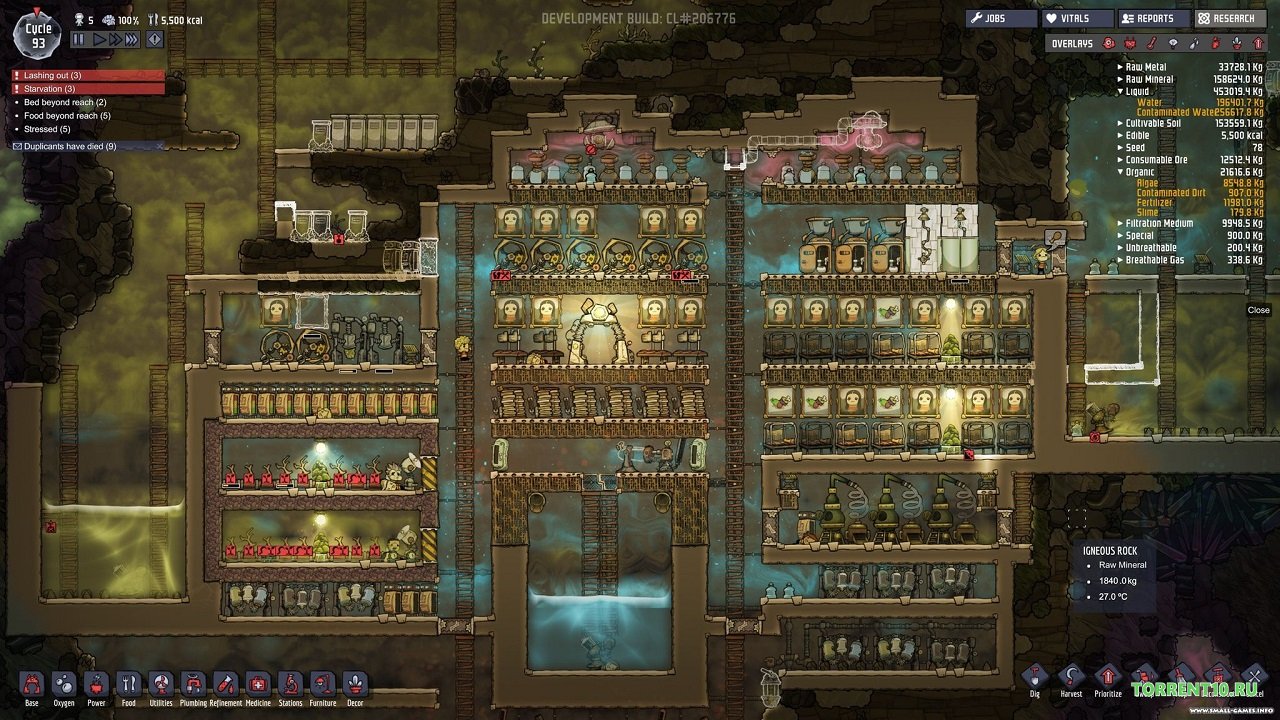Open the Vitals panel
1280x720 pixels.
[1075, 18]
